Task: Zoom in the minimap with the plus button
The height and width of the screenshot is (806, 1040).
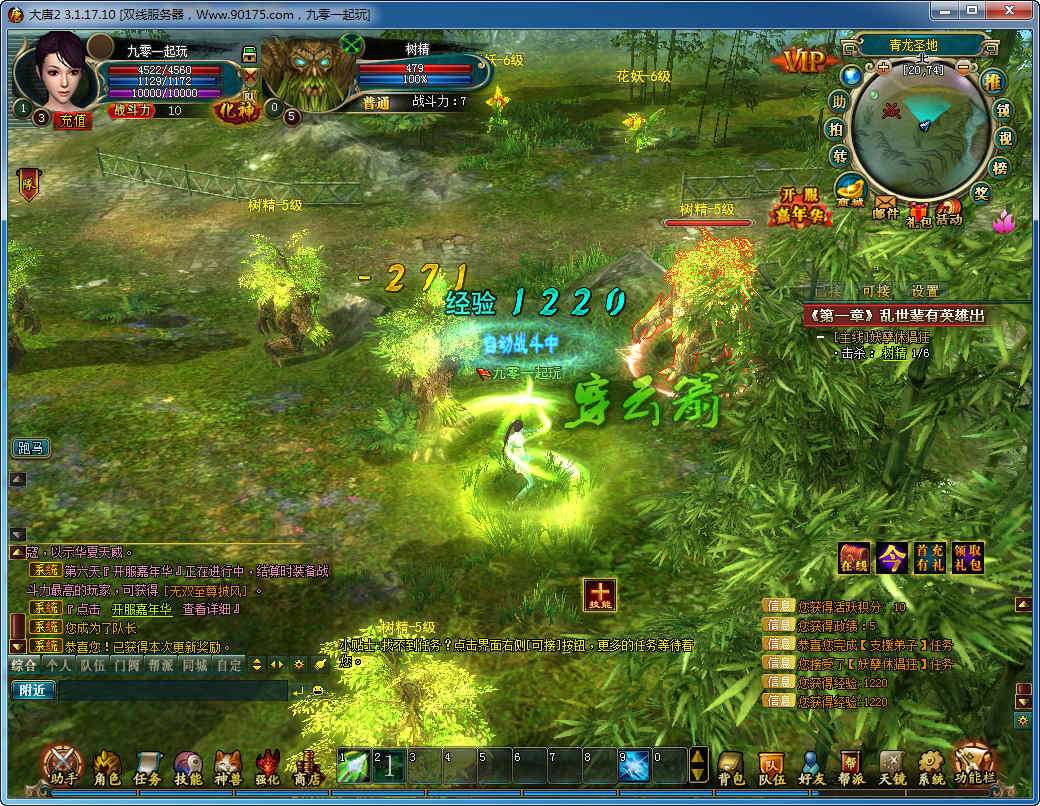Action: (883, 68)
